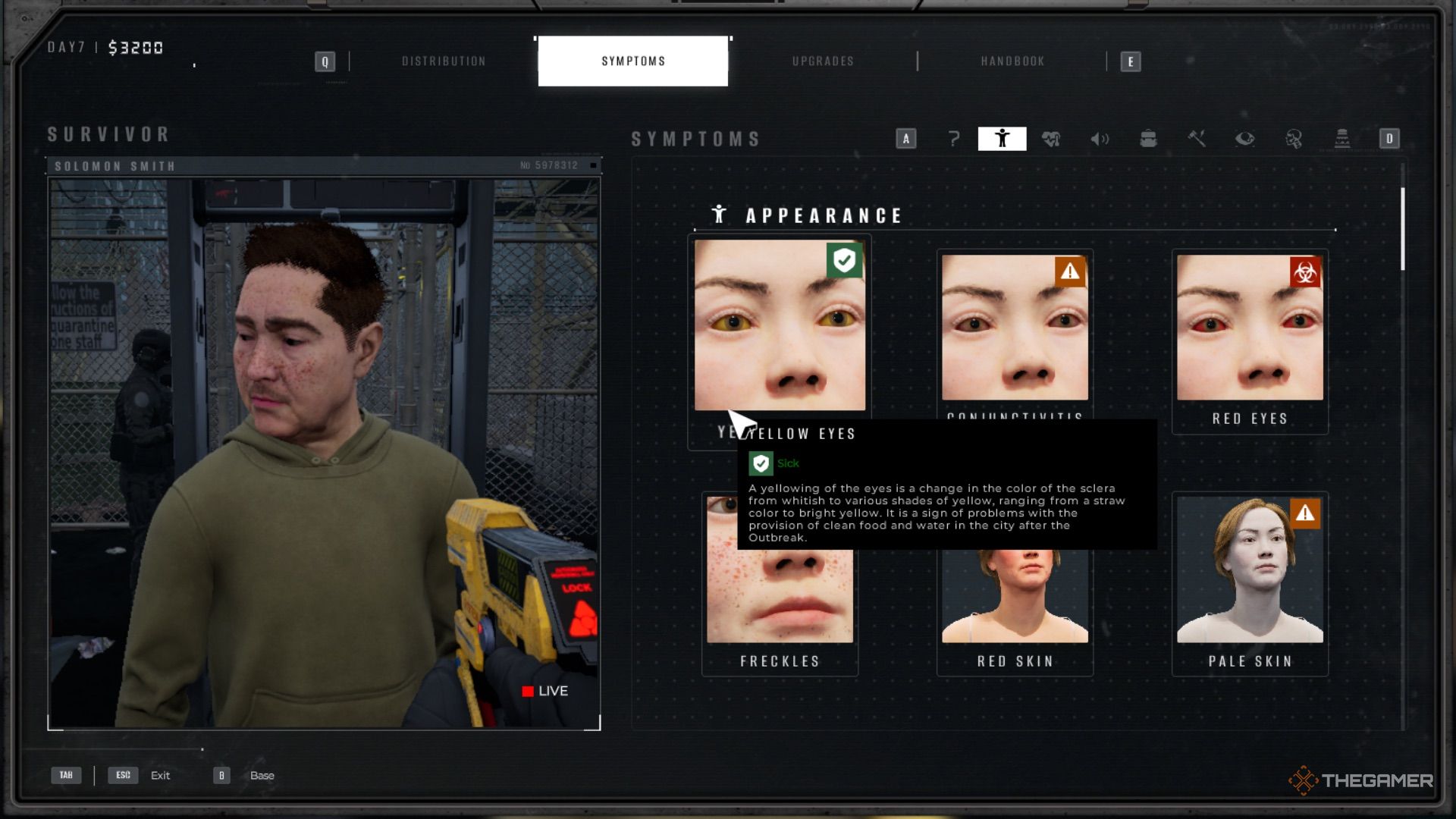Show the question mark symptom category
Screen dimensions: 1456x819
pyautogui.click(x=954, y=139)
